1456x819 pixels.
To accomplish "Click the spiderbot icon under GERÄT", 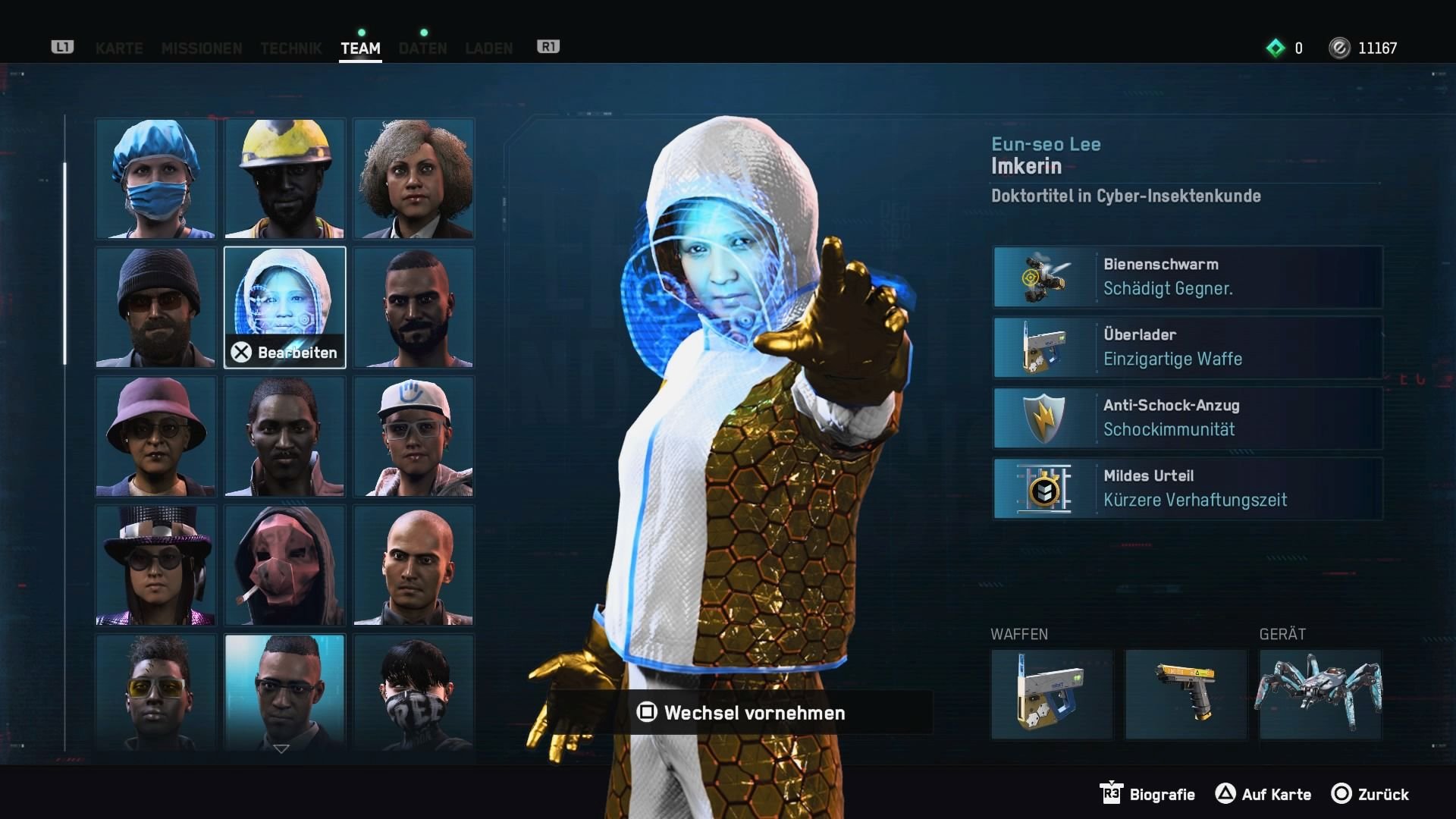I will point(1319,694).
